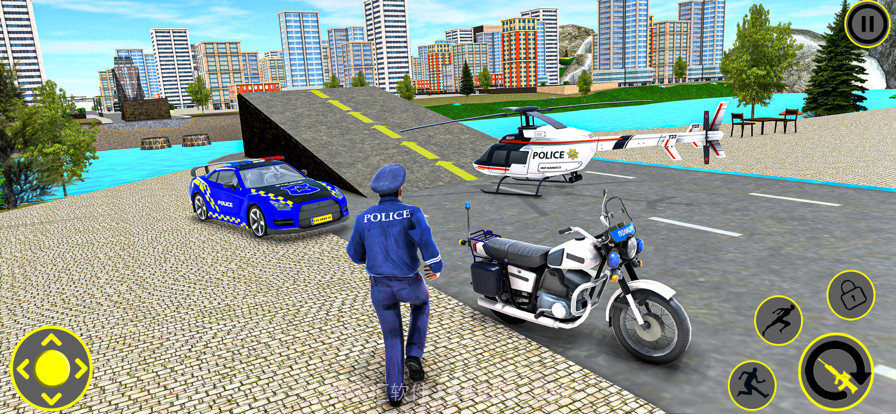896x414 pixels.
Task: Switch weapon with the rifle swap button
Action: coord(835,371)
